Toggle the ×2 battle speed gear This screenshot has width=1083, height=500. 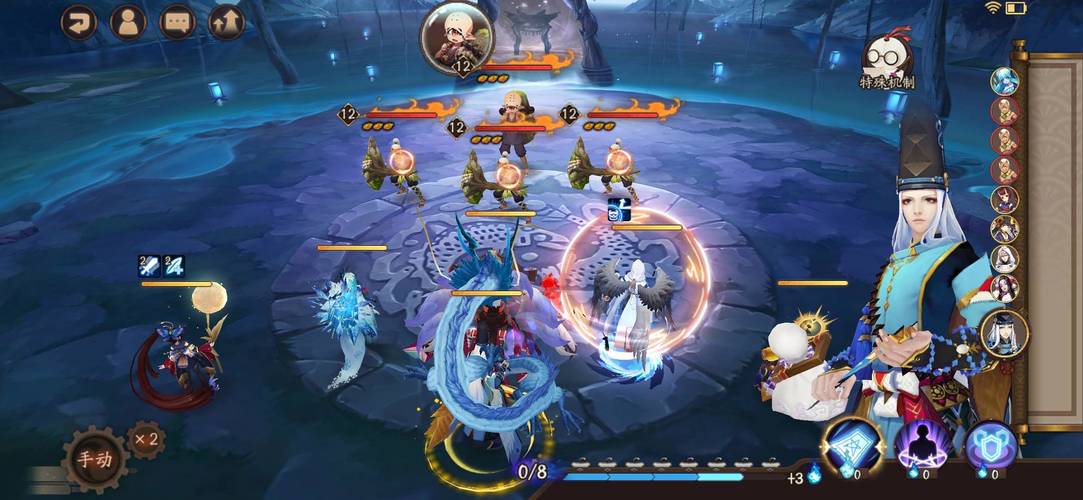pos(146,439)
